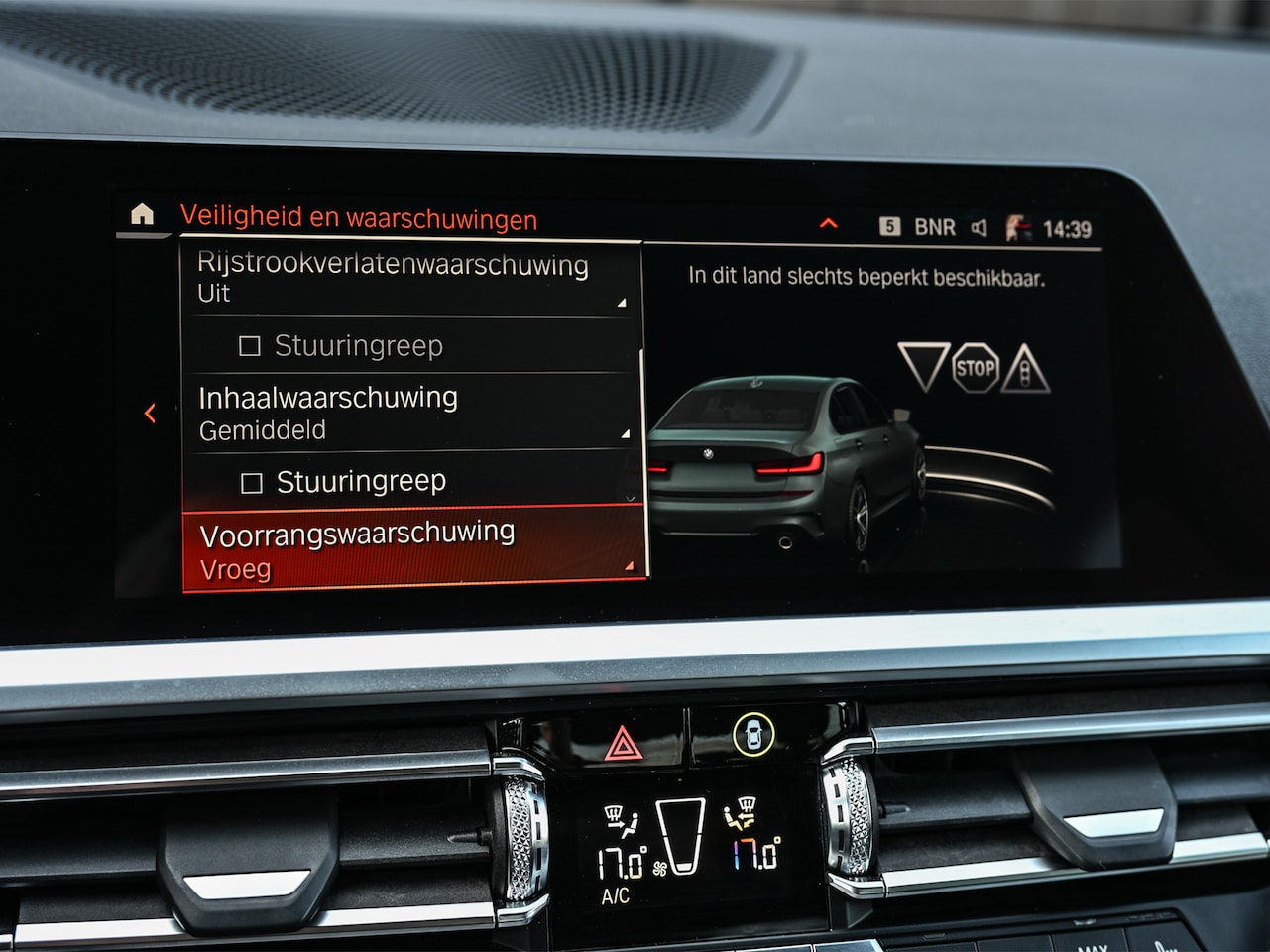Go to the home screen icon
1270x952 pixels.
[x=142, y=213]
